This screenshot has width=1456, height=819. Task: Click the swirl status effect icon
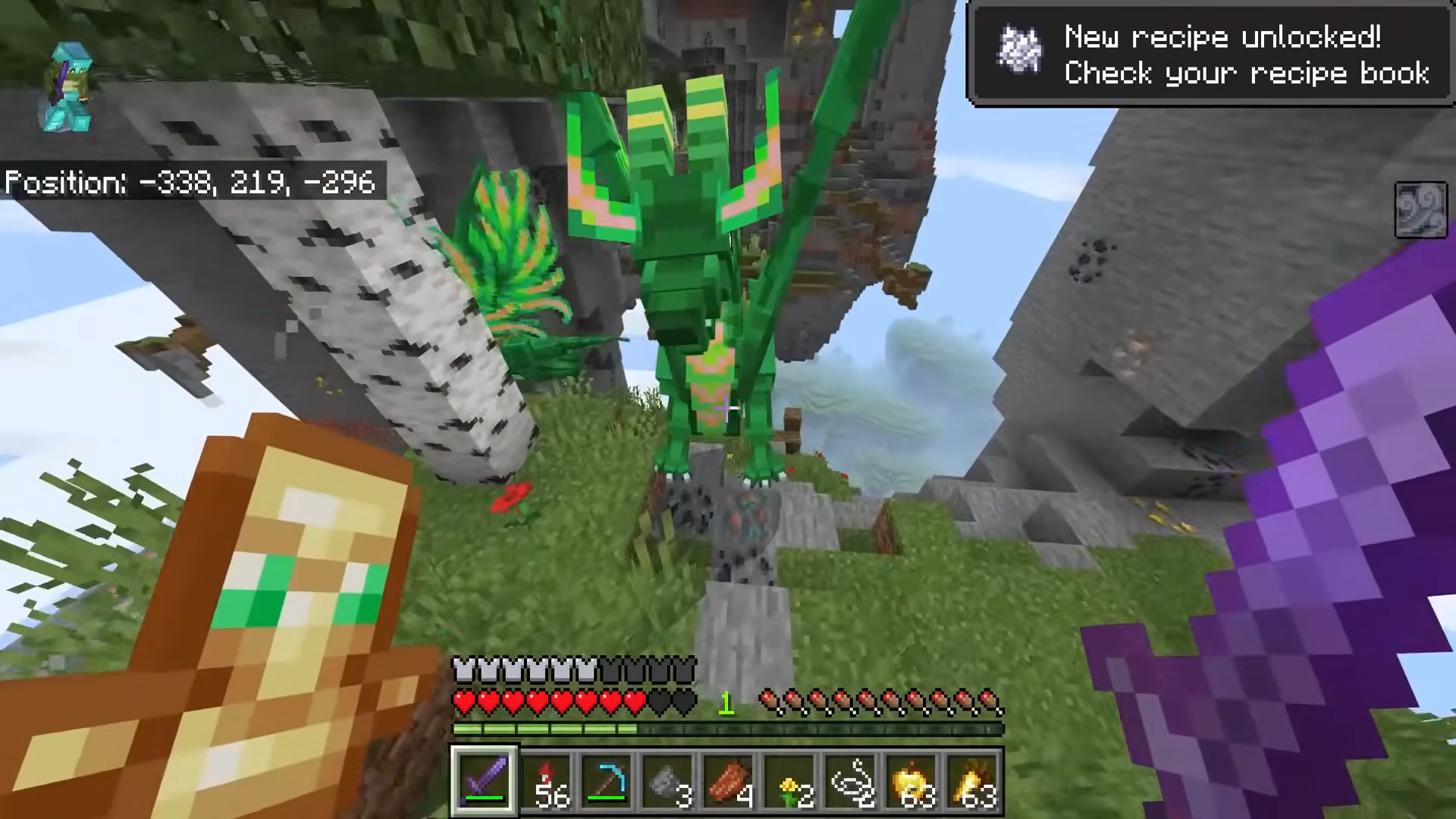[1420, 209]
